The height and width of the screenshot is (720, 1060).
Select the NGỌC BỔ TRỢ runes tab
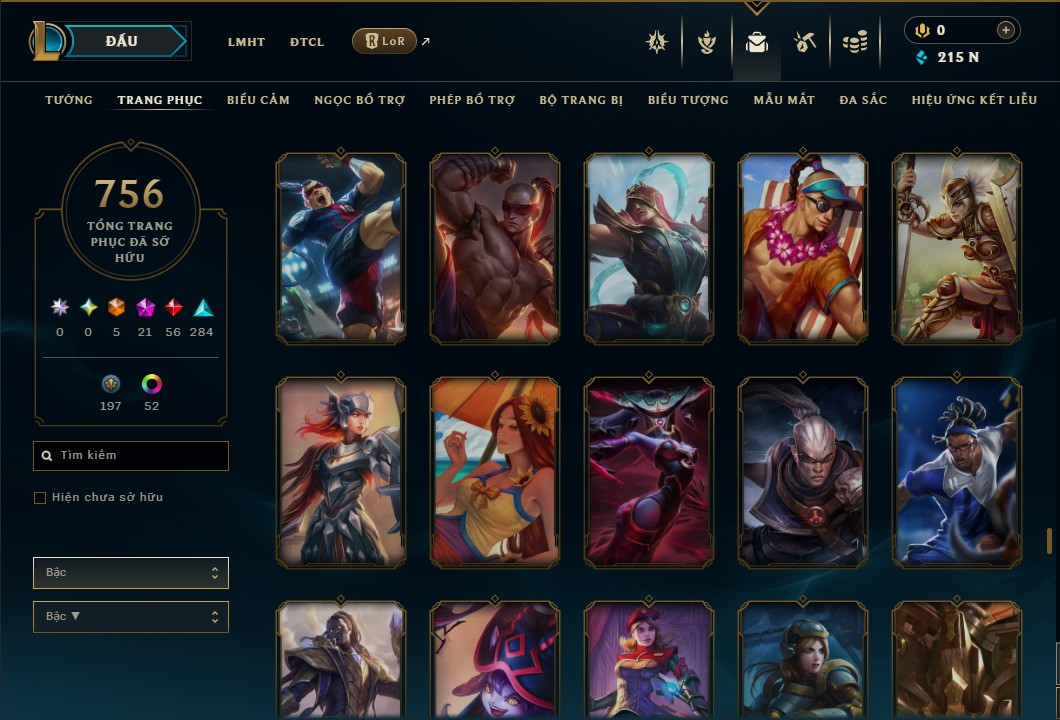pyautogui.click(x=359, y=100)
